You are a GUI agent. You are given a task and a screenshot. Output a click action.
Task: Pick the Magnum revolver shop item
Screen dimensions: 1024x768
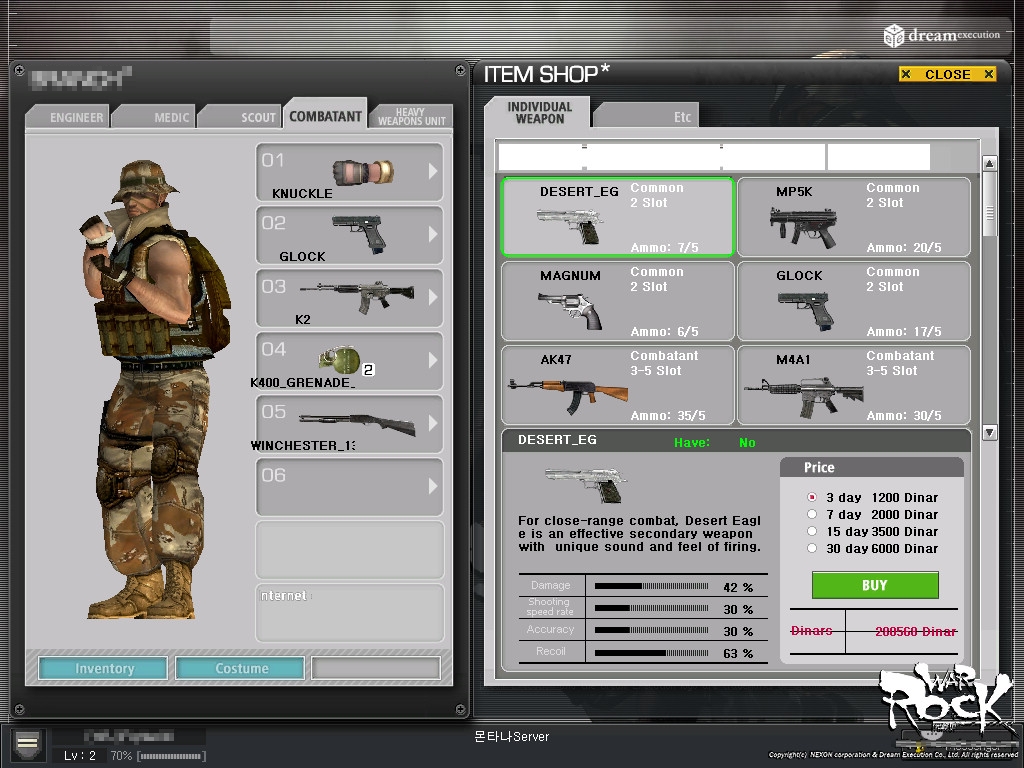[617, 302]
